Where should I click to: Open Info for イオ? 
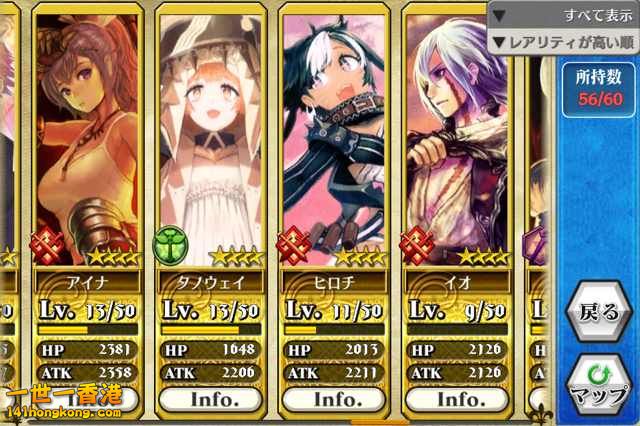point(459,398)
